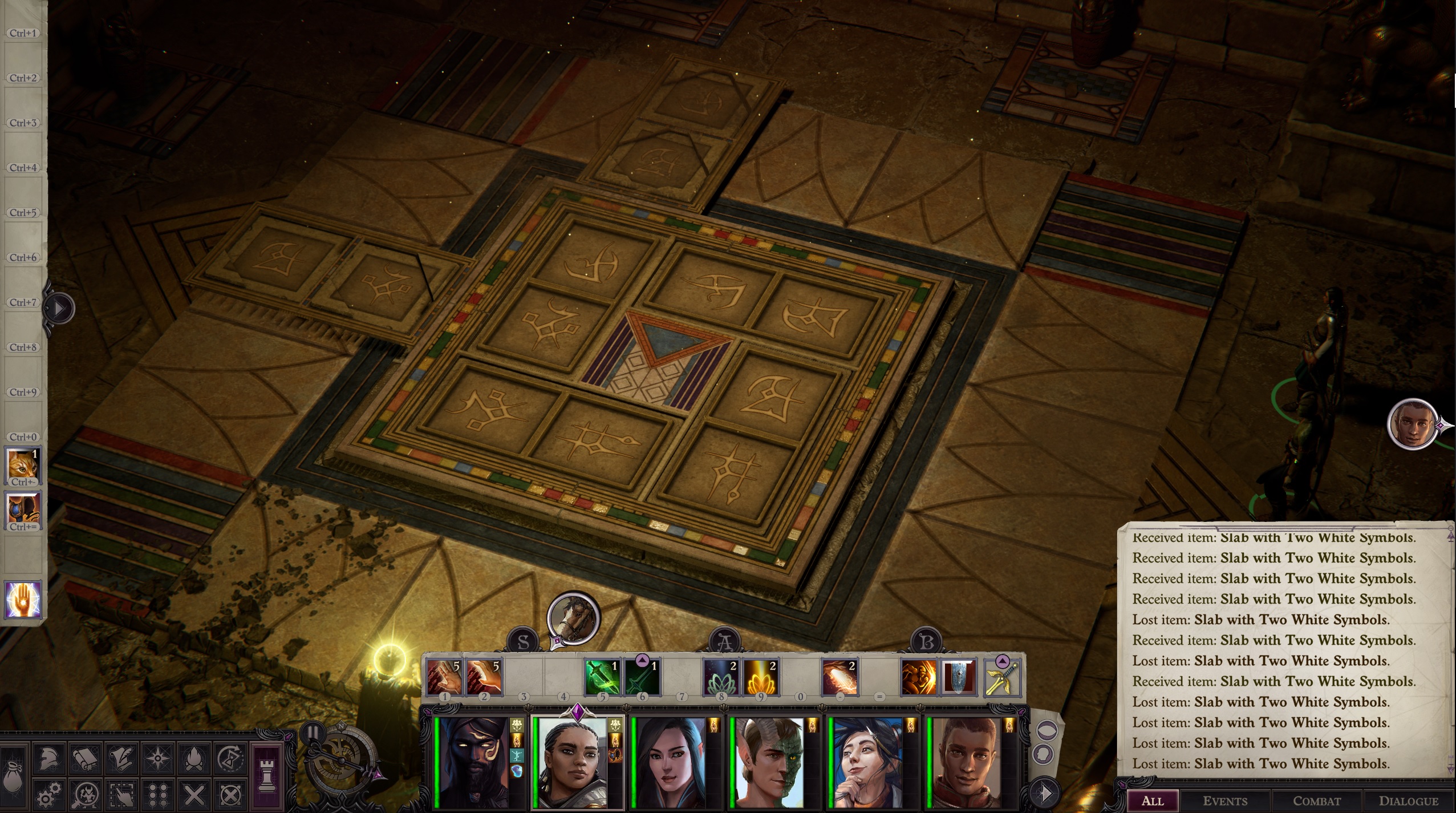Select the half-scaled horned party portrait
1456x813 pixels.
(x=769, y=763)
